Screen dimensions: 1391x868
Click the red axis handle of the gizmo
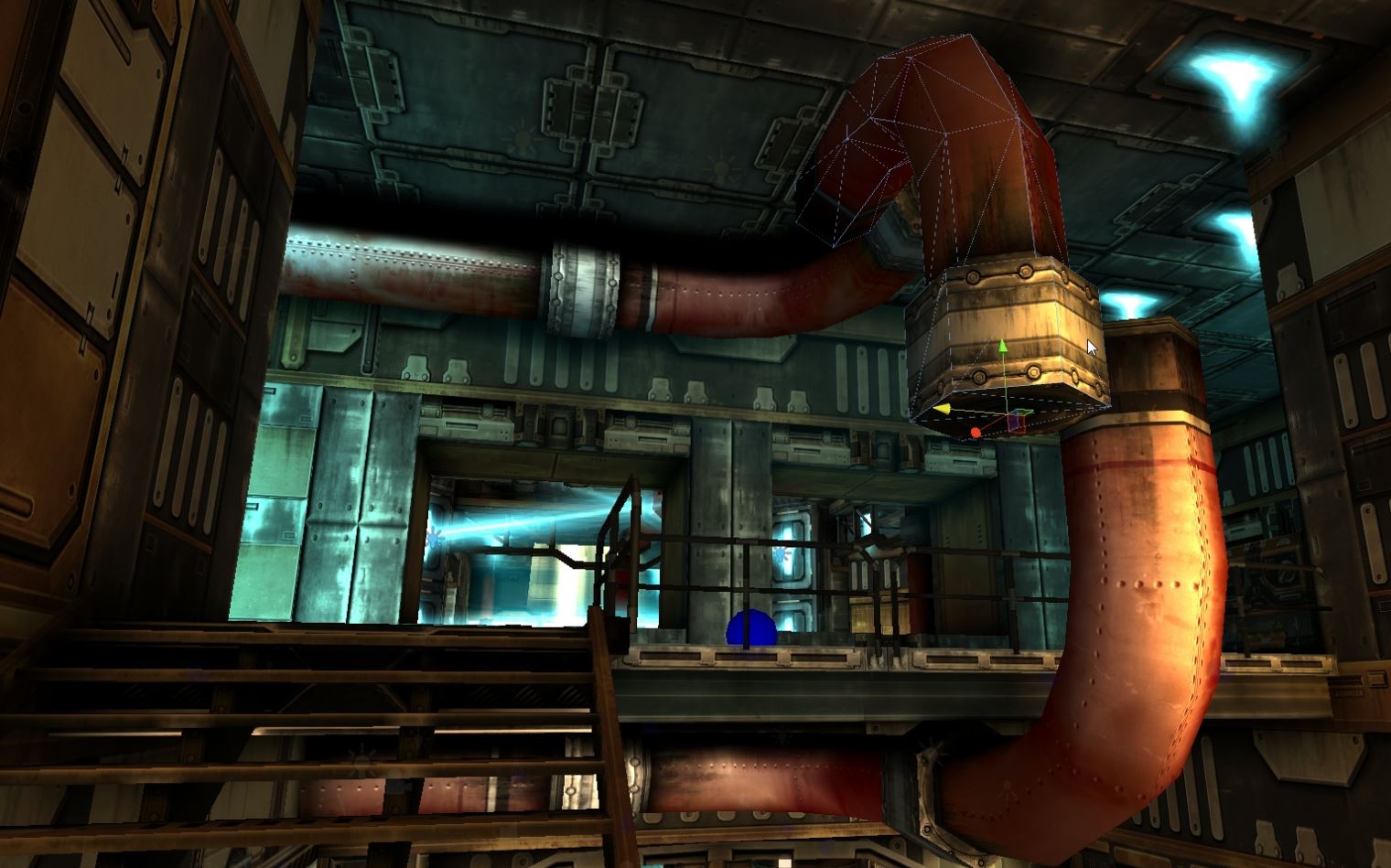[x=976, y=432]
